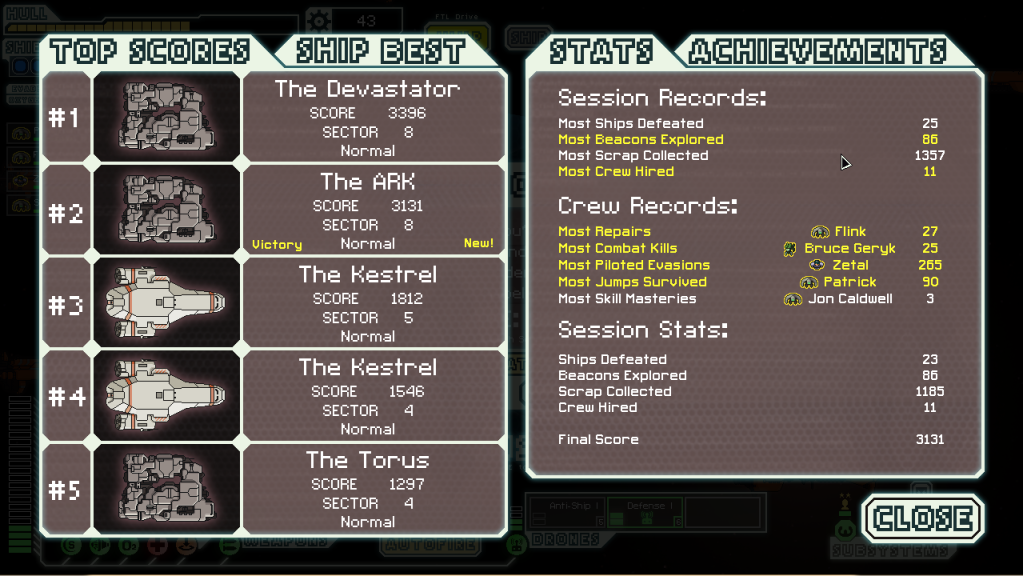Viewport: 1023px width, 576px height.
Task: Switch to the Achievements tab
Action: [817, 51]
